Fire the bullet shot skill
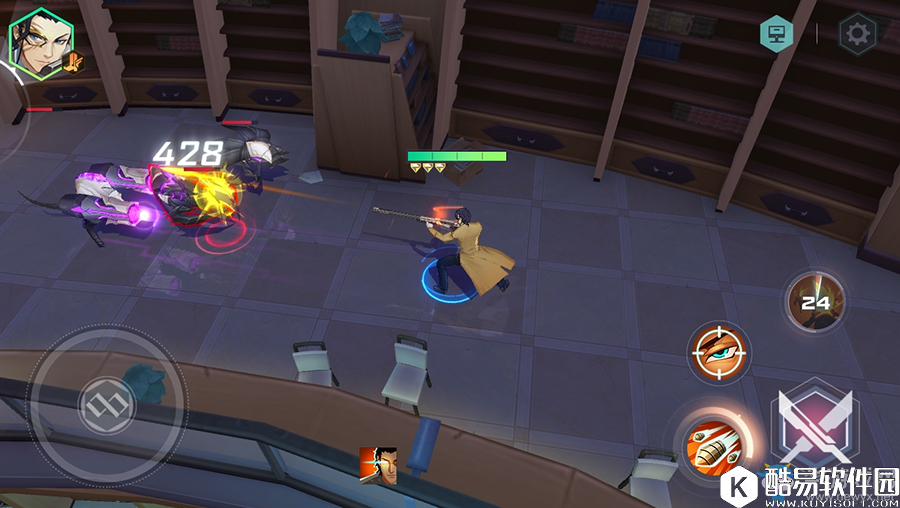900x508 pixels. (x=712, y=445)
